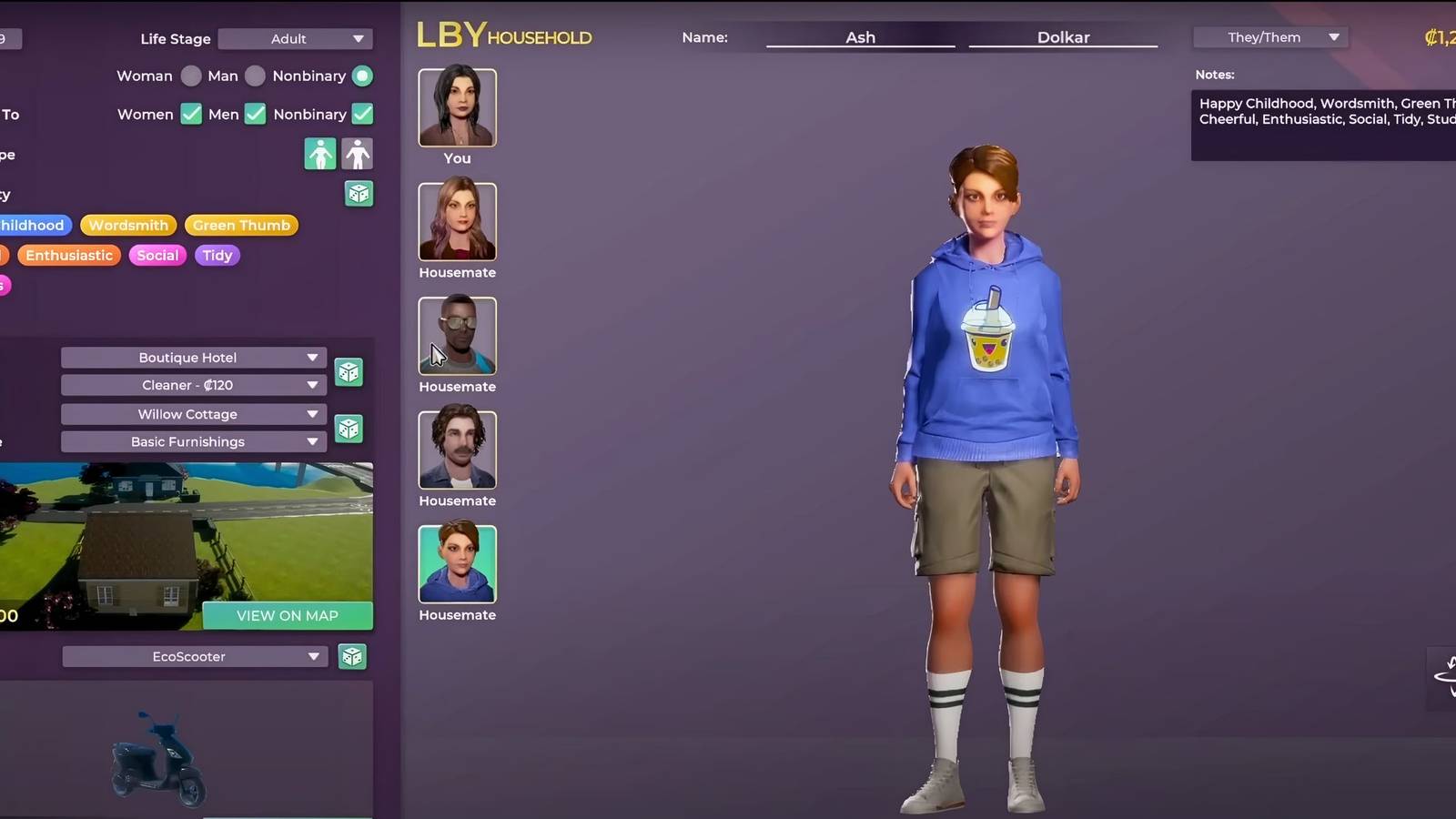Select the masculine body type icon
This screenshot has height=819, width=1456.
(x=358, y=154)
